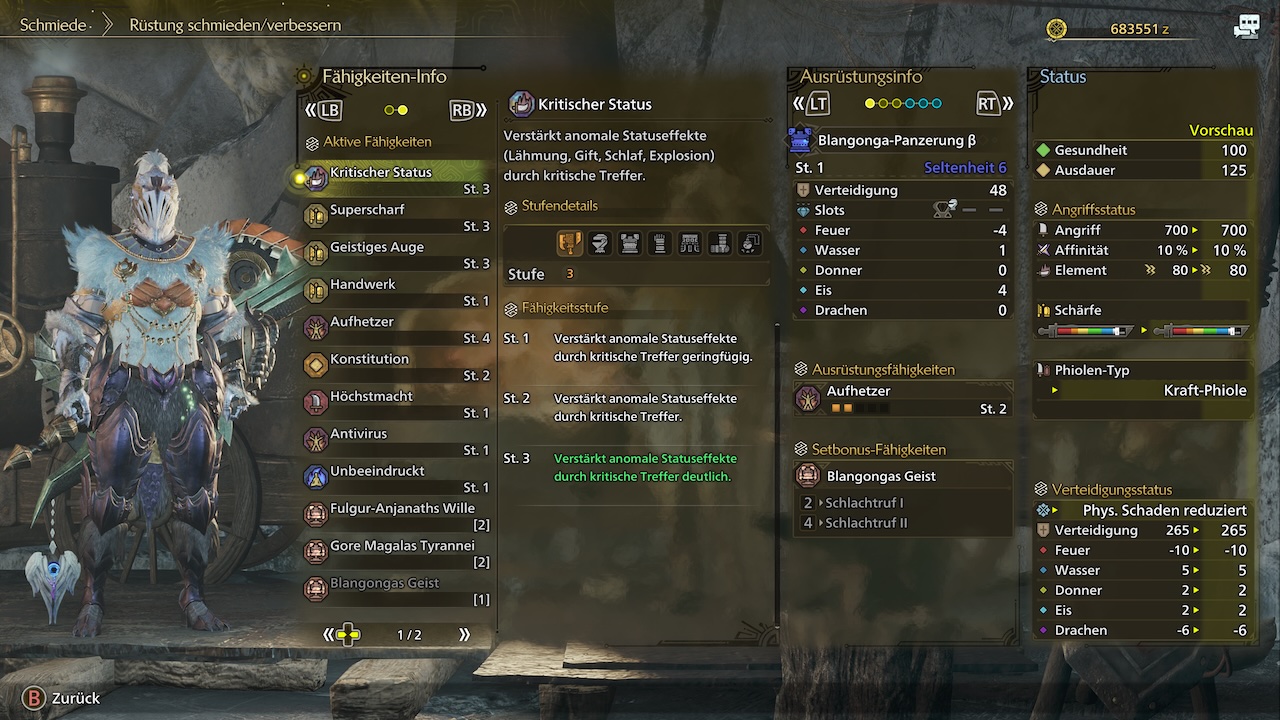Select Geistiges Auge in the skill list
The width and height of the screenshot is (1280, 720).
(397, 253)
